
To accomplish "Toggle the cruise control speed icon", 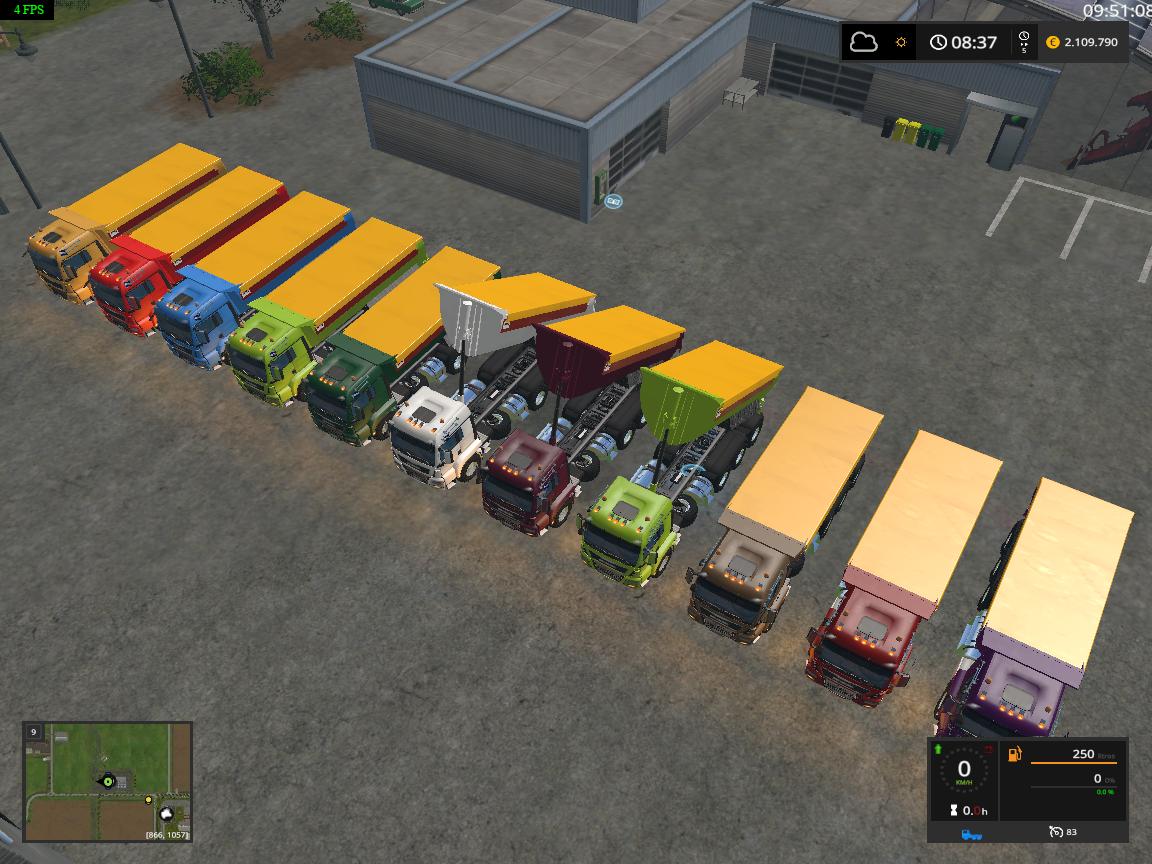I will 1056,832.
